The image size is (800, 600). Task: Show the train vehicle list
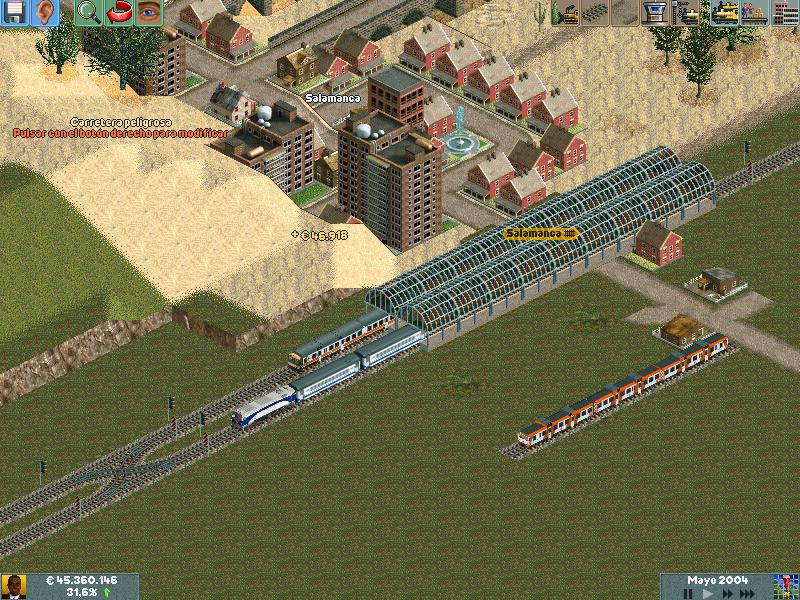tap(724, 13)
